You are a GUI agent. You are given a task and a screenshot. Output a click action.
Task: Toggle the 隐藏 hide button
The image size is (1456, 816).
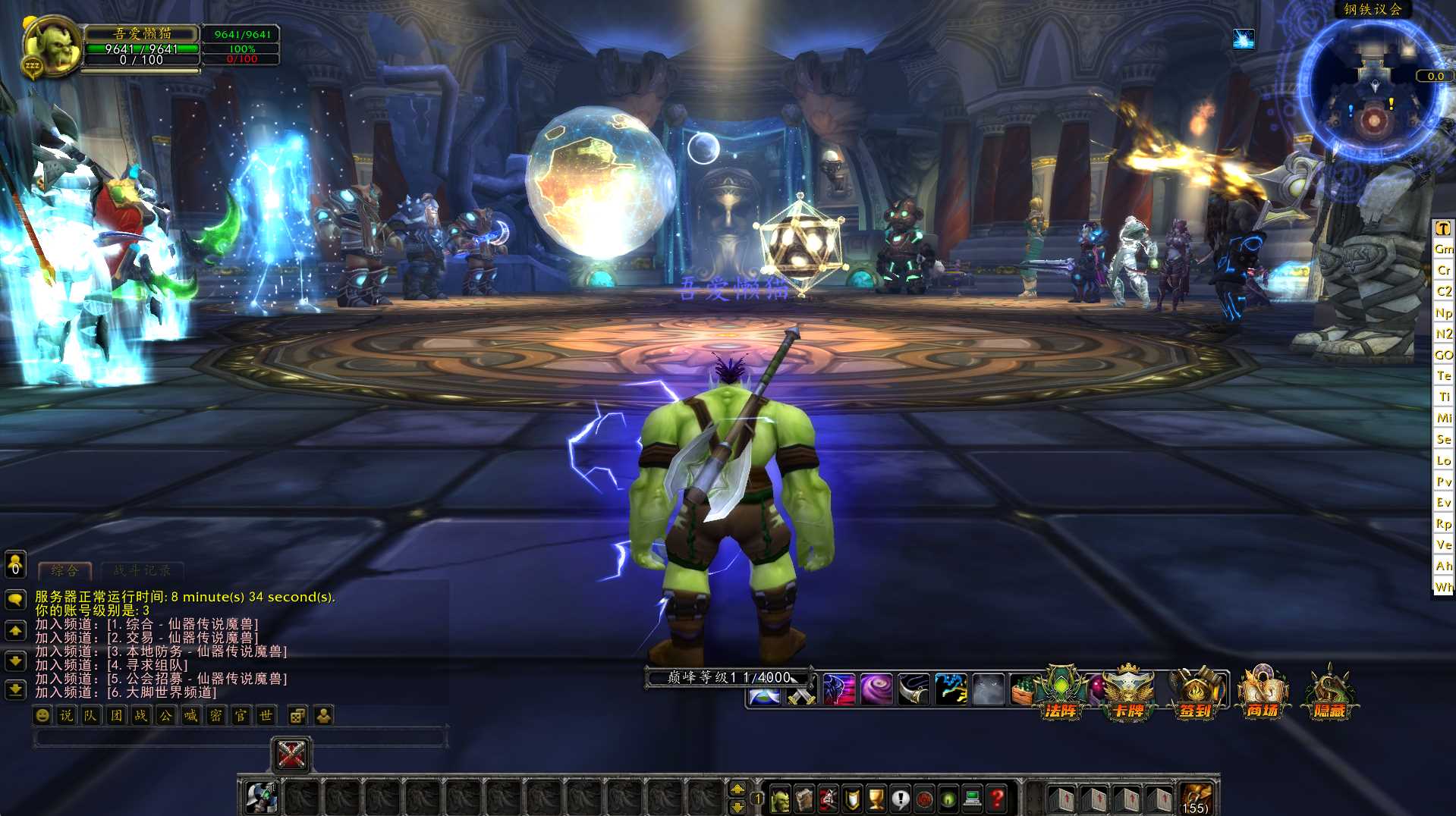(1329, 693)
